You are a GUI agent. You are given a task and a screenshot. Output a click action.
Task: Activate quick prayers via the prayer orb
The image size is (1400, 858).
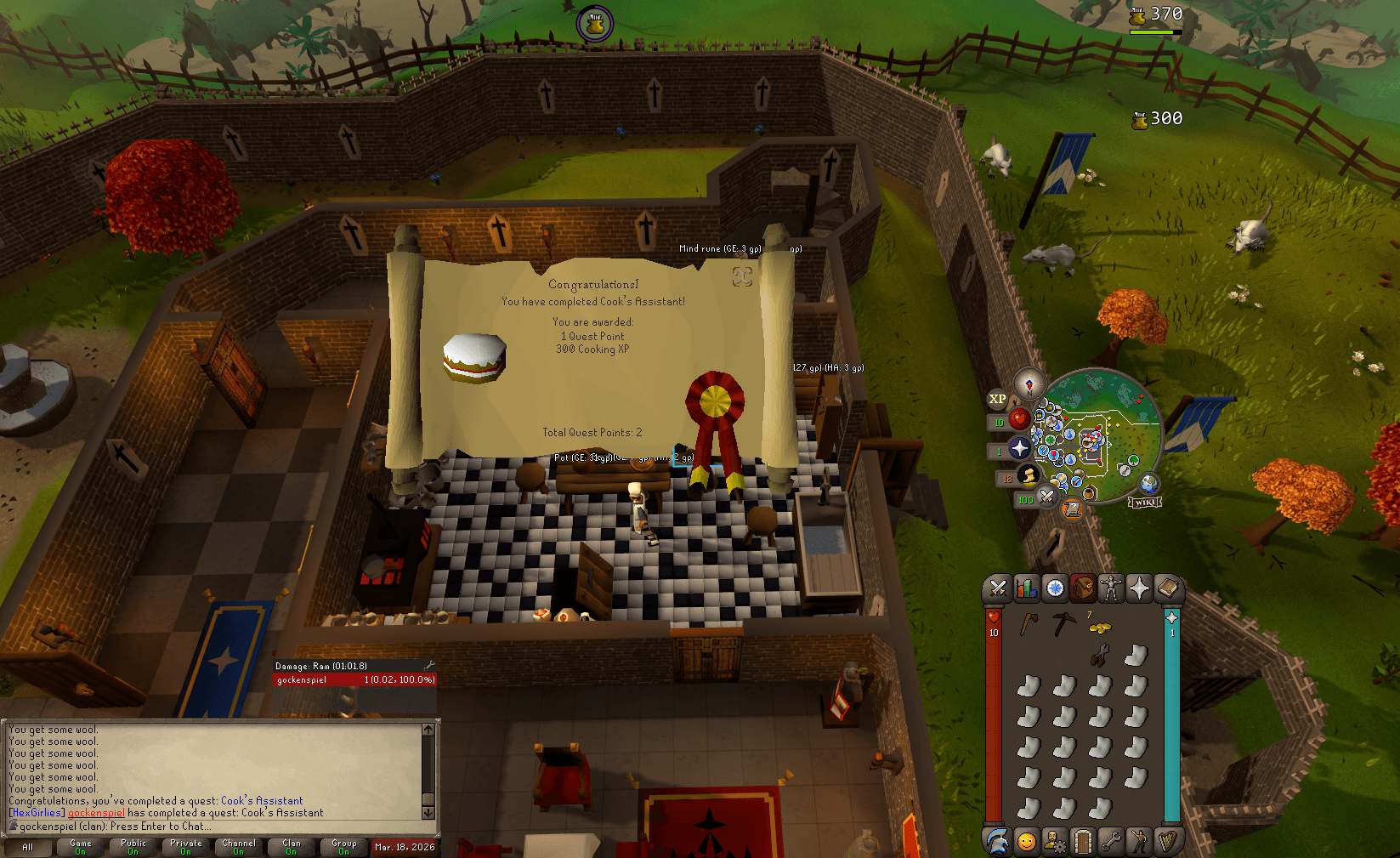point(1018,447)
